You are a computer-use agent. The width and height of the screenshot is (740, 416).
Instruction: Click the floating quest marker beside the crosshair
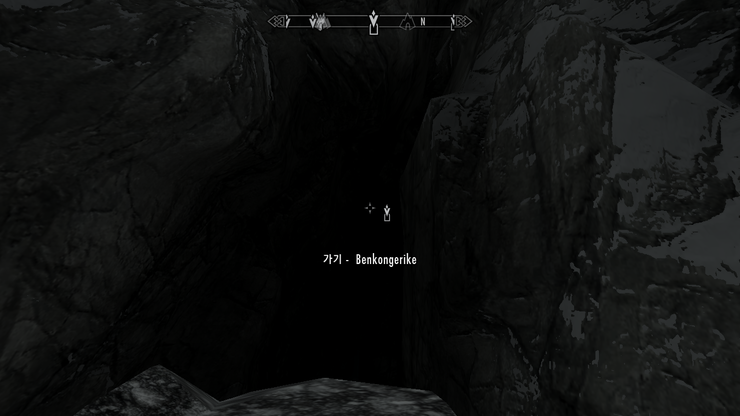(387, 212)
